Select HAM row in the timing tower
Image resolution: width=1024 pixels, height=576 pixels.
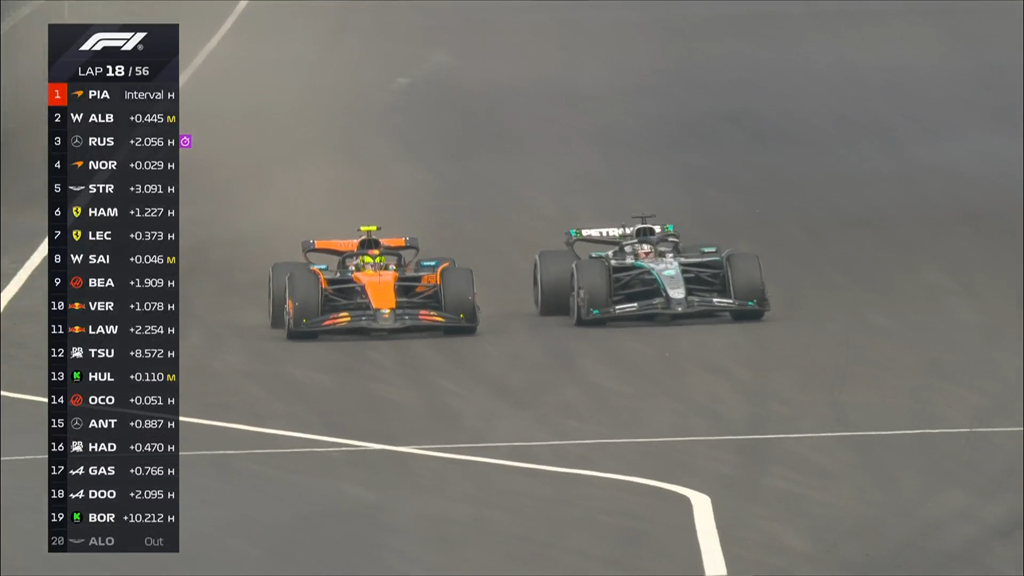tap(113, 212)
